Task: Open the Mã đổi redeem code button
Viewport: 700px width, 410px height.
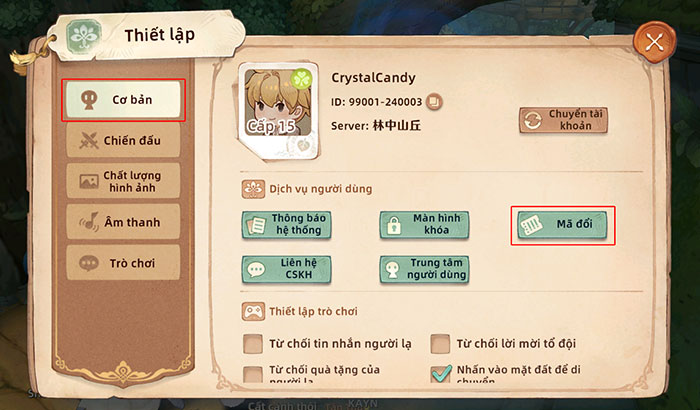Action: [562, 225]
